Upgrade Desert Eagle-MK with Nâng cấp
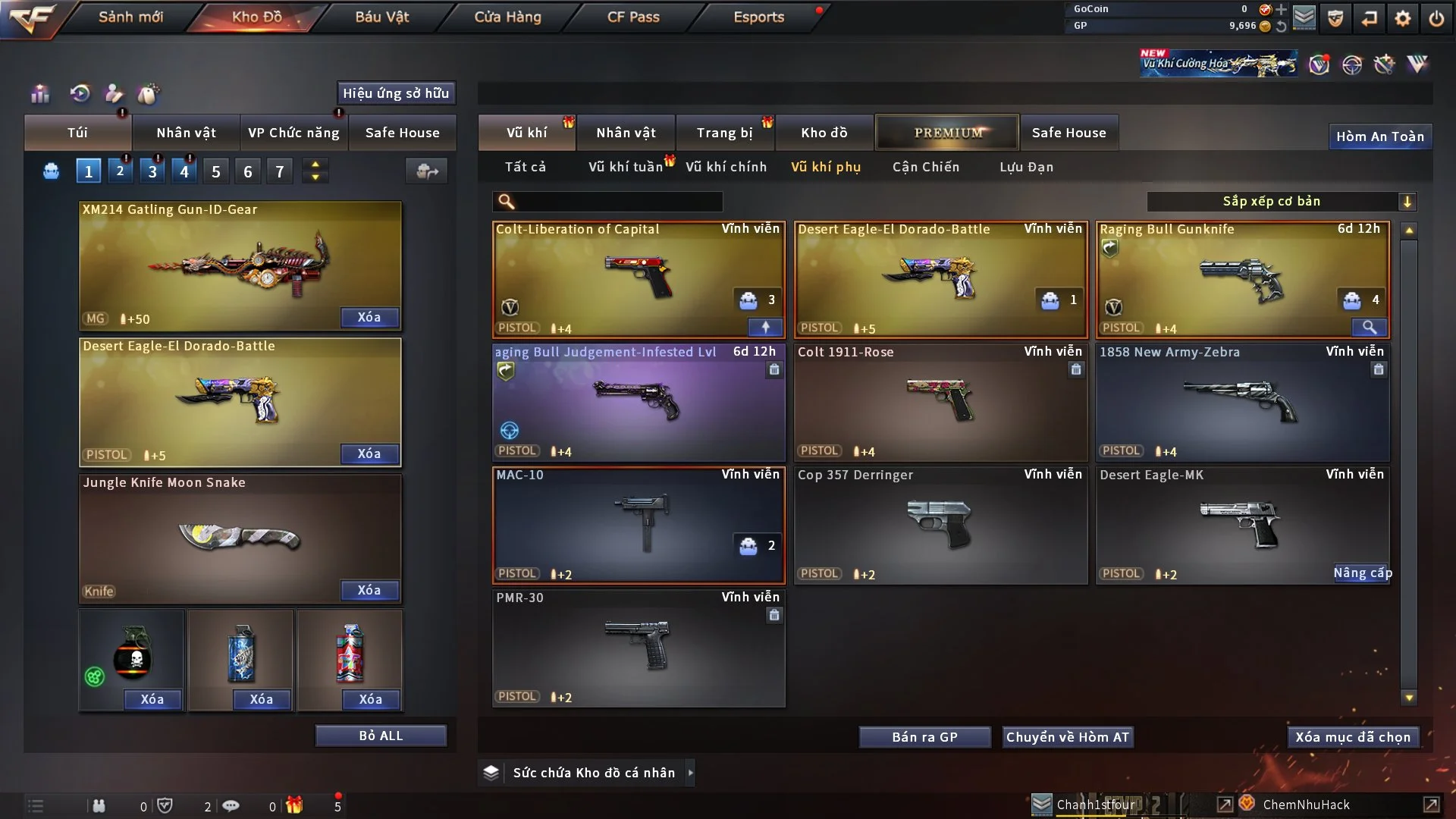This screenshot has height=819, width=1456. point(1362,573)
